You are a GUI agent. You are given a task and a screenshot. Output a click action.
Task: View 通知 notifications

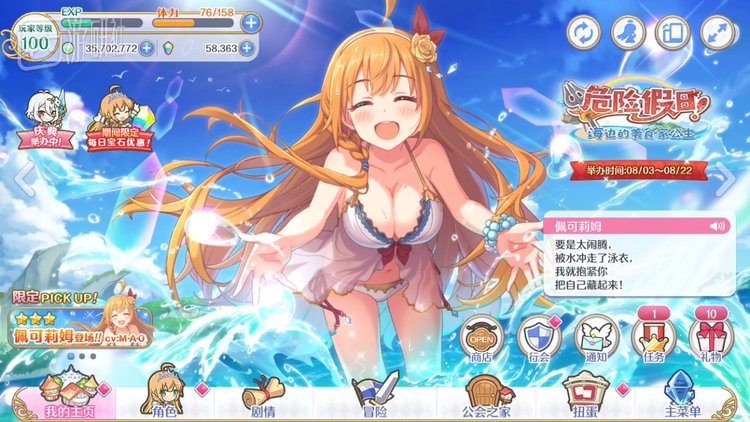[597, 338]
